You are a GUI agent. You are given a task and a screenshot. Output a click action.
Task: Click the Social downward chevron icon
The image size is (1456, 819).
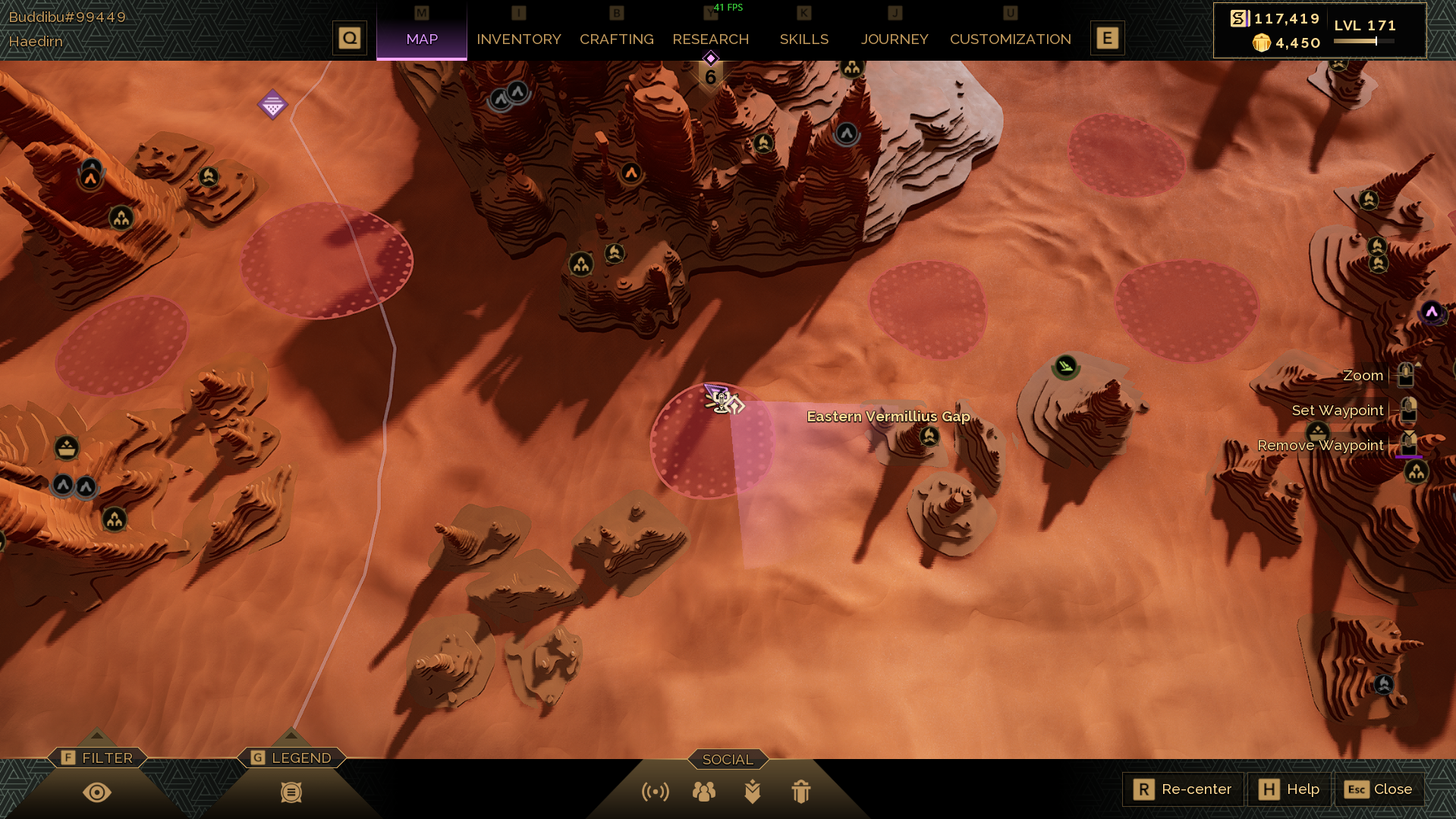point(752,792)
